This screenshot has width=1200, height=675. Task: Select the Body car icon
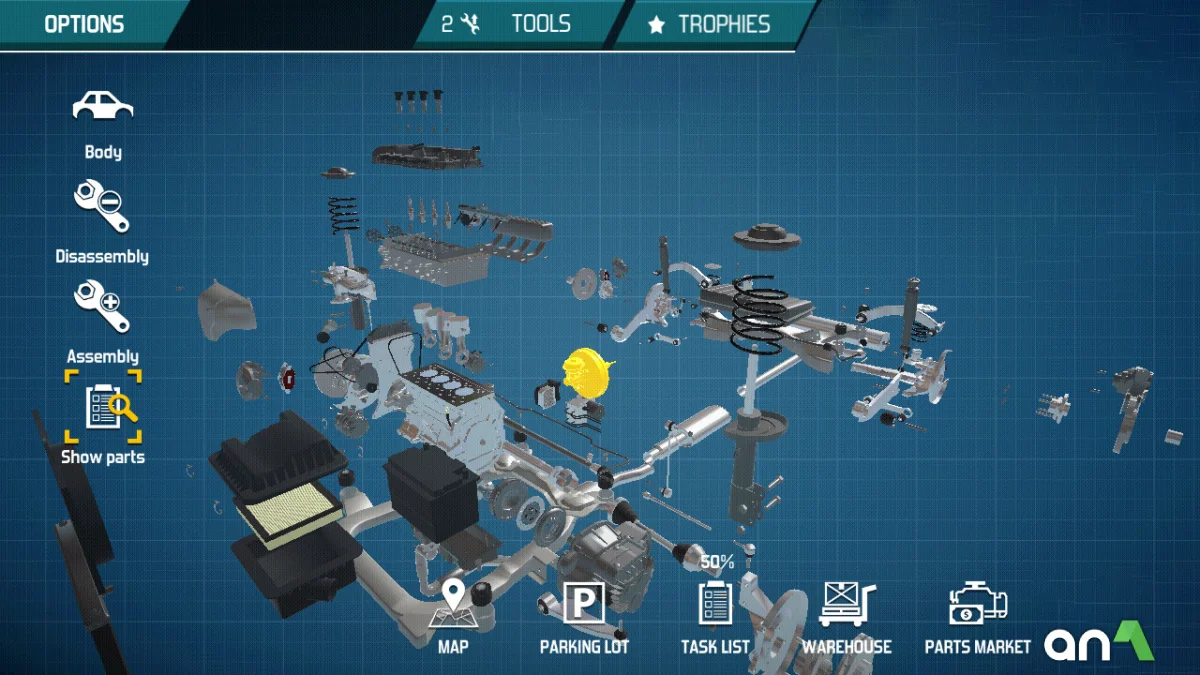tap(103, 106)
